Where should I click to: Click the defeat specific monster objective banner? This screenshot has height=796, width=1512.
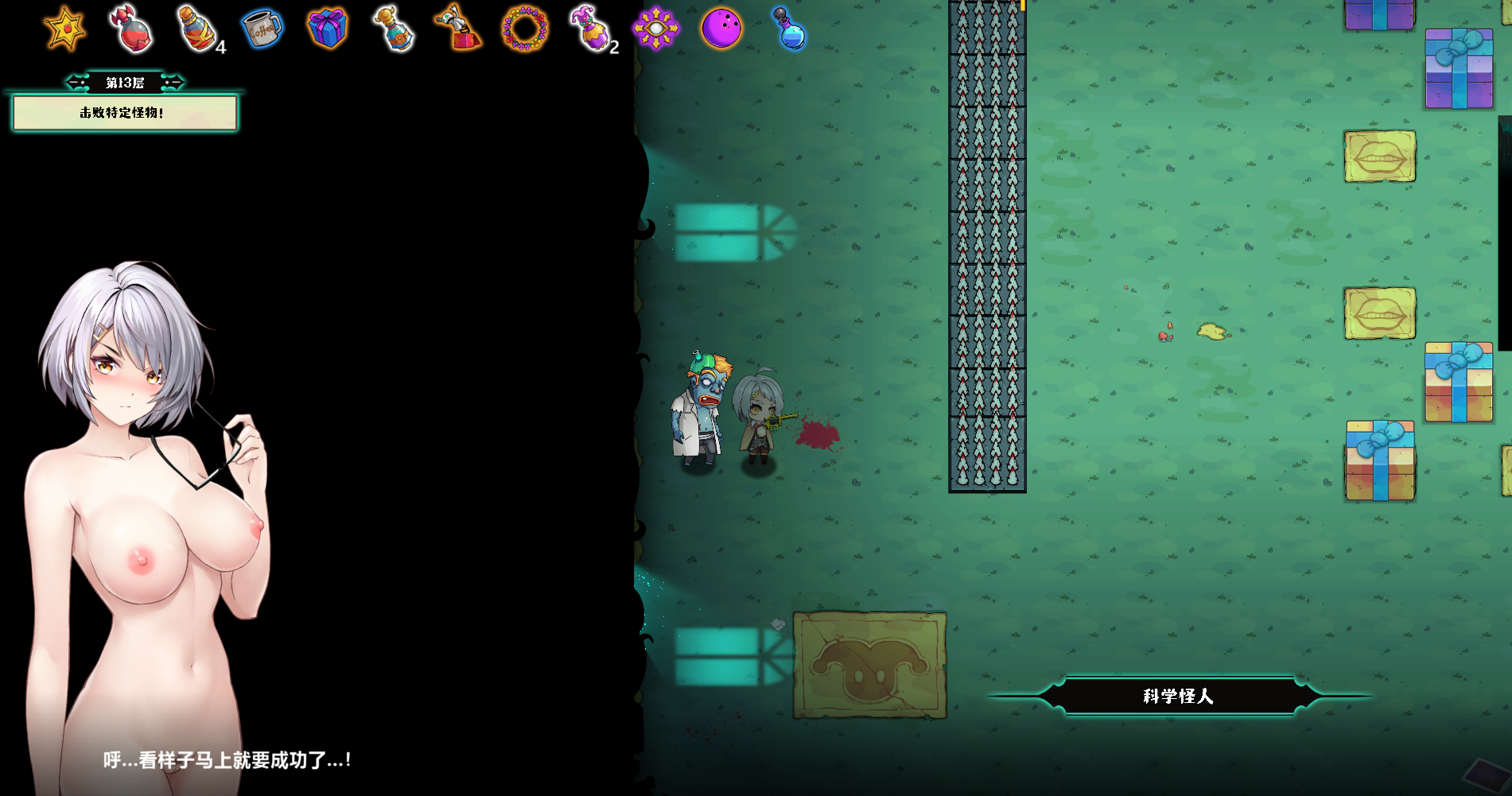point(125,113)
